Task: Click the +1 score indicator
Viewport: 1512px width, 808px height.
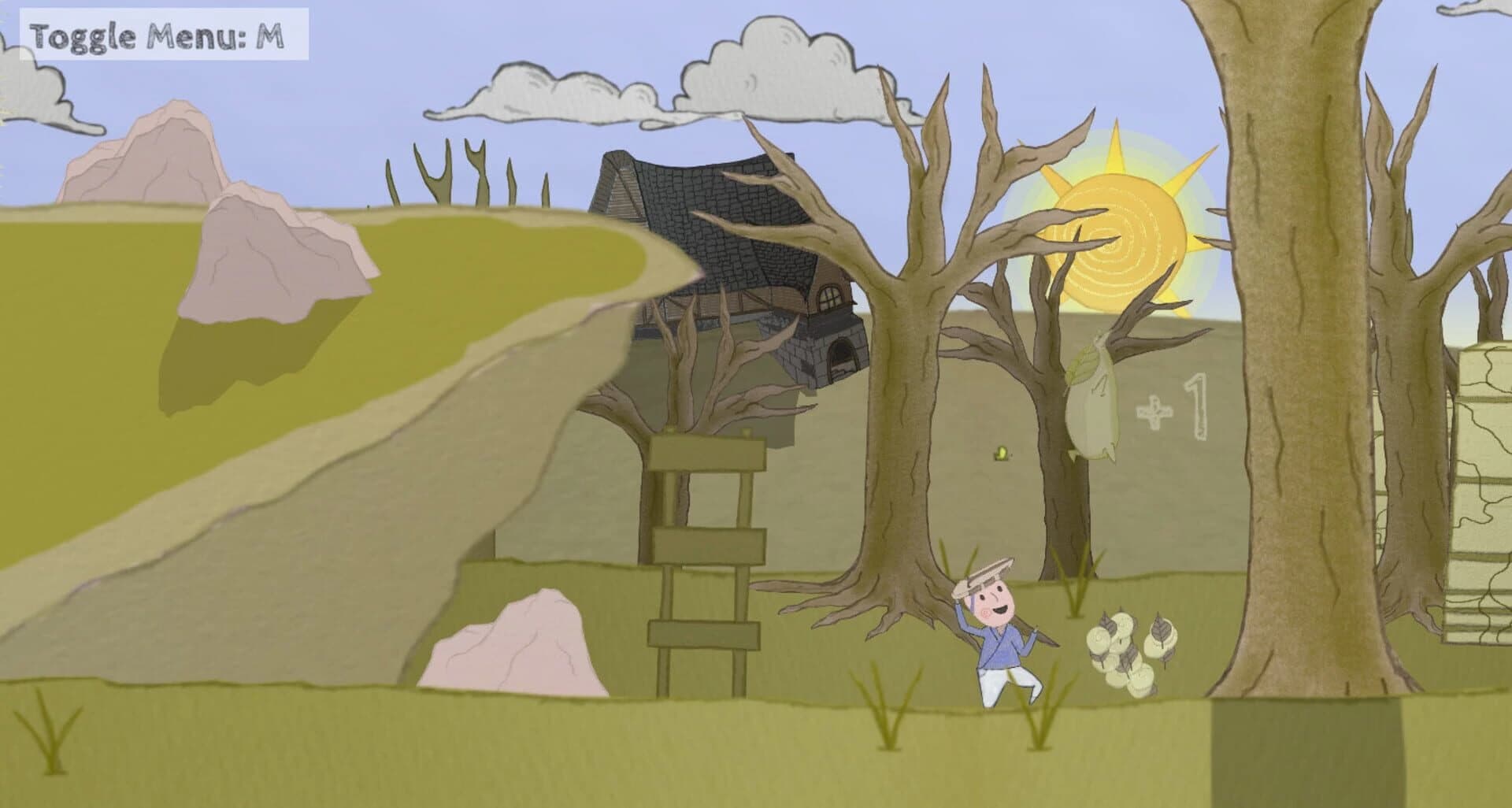Action: tap(1176, 406)
